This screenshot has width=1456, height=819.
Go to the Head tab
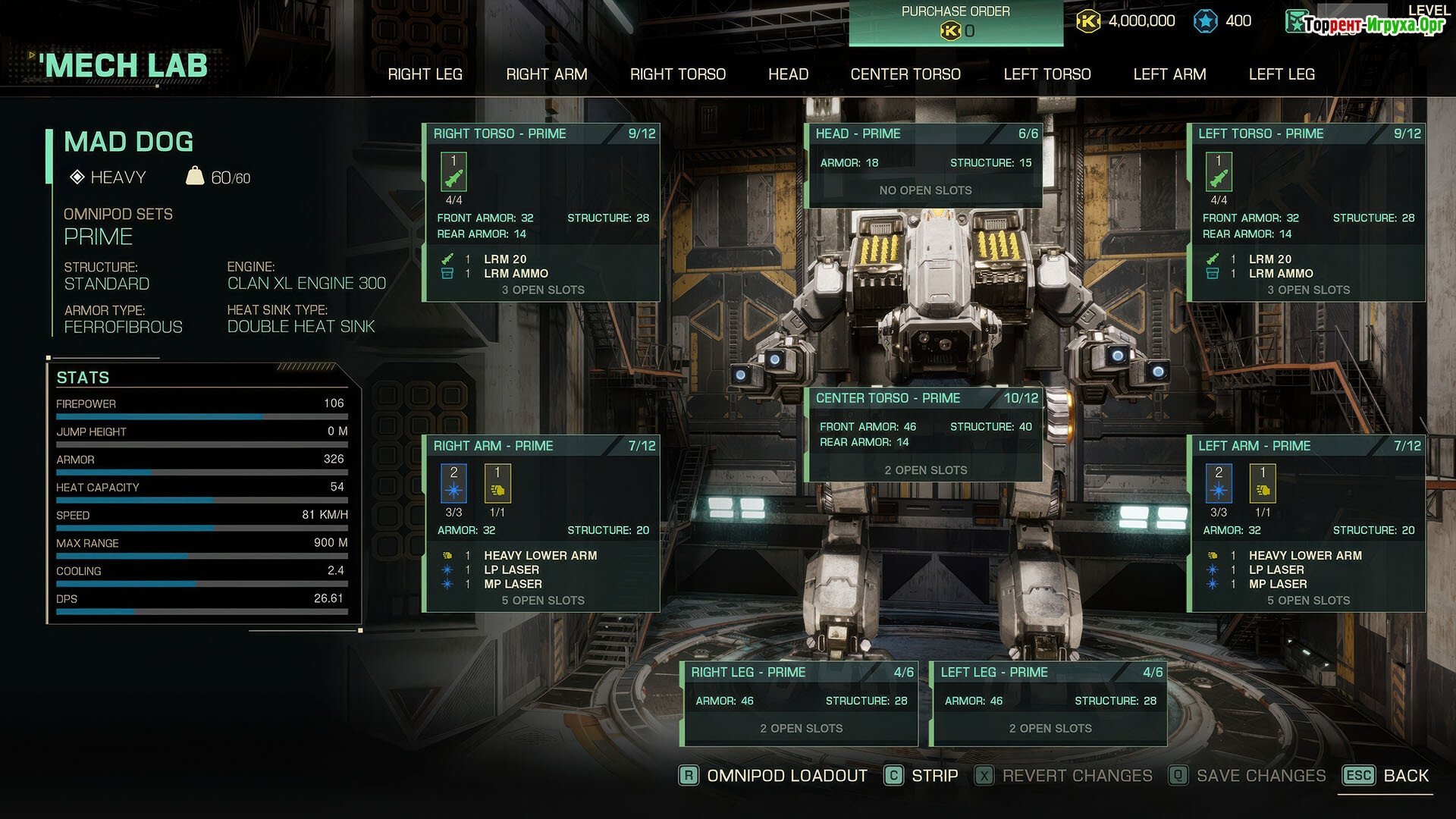point(788,74)
